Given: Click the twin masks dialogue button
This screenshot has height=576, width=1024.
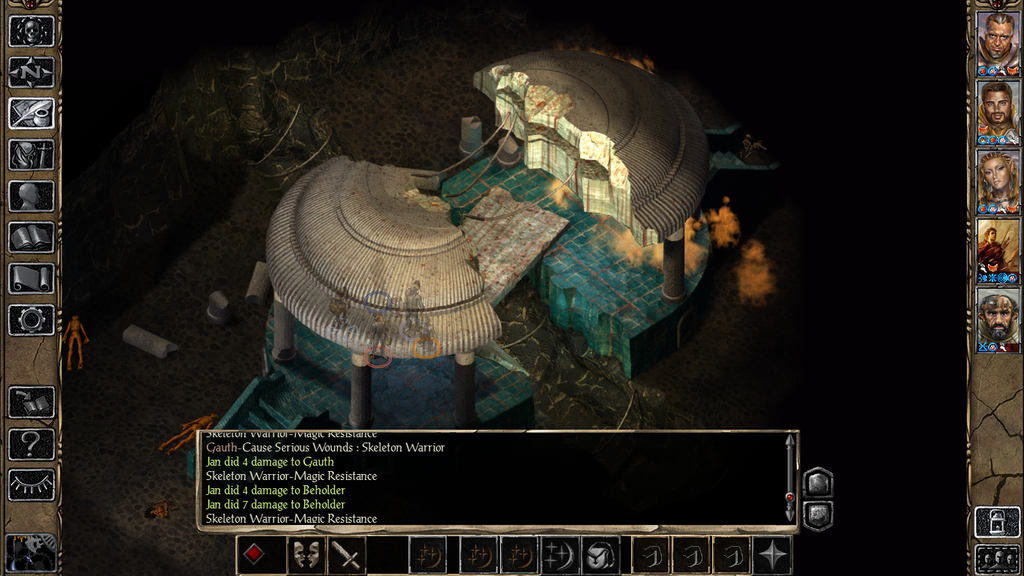Looking at the screenshot, I should (305, 555).
